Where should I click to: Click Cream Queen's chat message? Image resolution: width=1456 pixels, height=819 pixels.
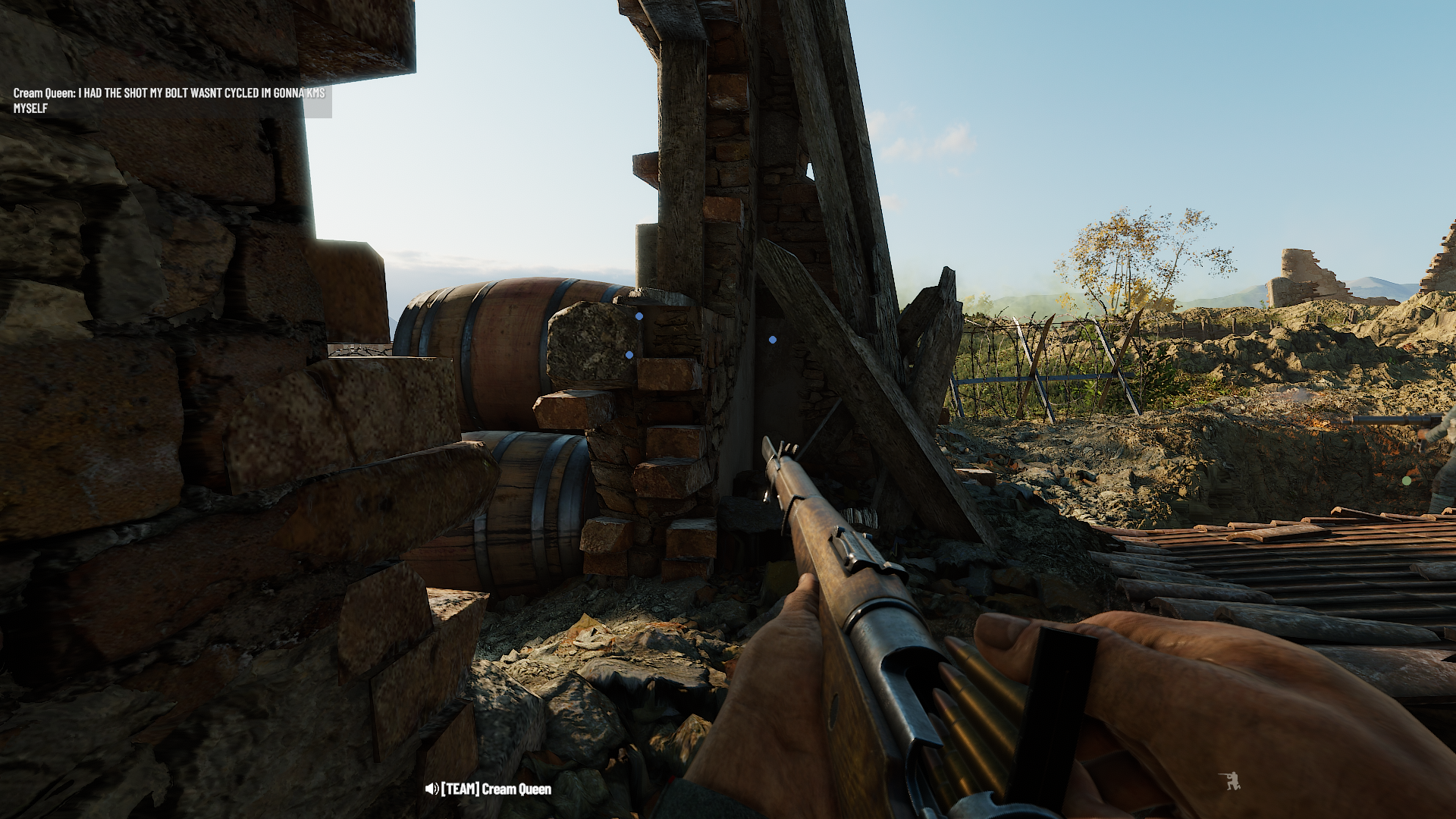point(169,100)
